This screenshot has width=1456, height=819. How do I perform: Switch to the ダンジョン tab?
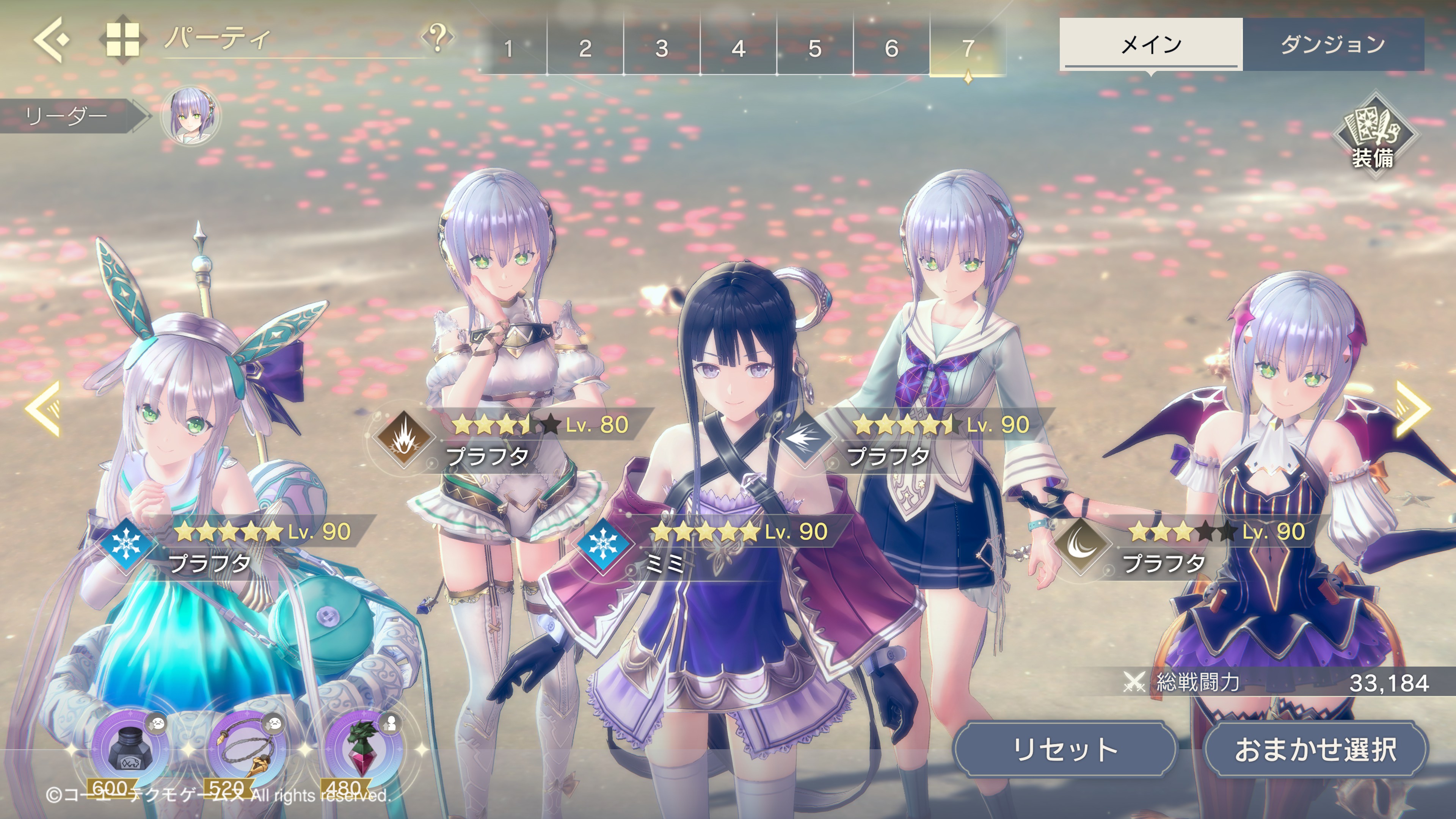[x=1333, y=44]
